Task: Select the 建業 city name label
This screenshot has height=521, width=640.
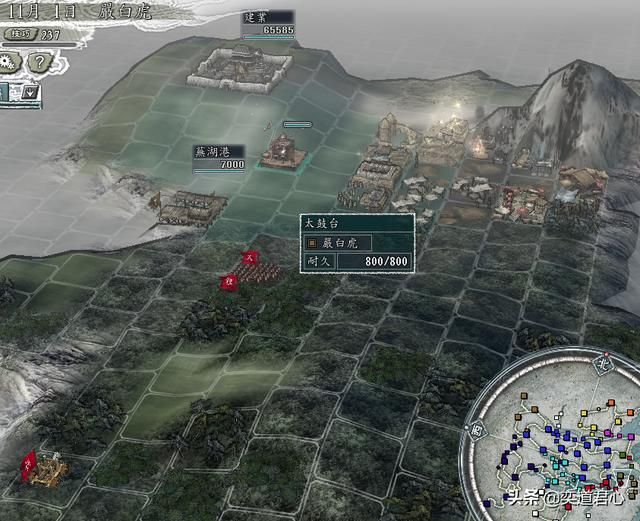Action: pos(256,17)
